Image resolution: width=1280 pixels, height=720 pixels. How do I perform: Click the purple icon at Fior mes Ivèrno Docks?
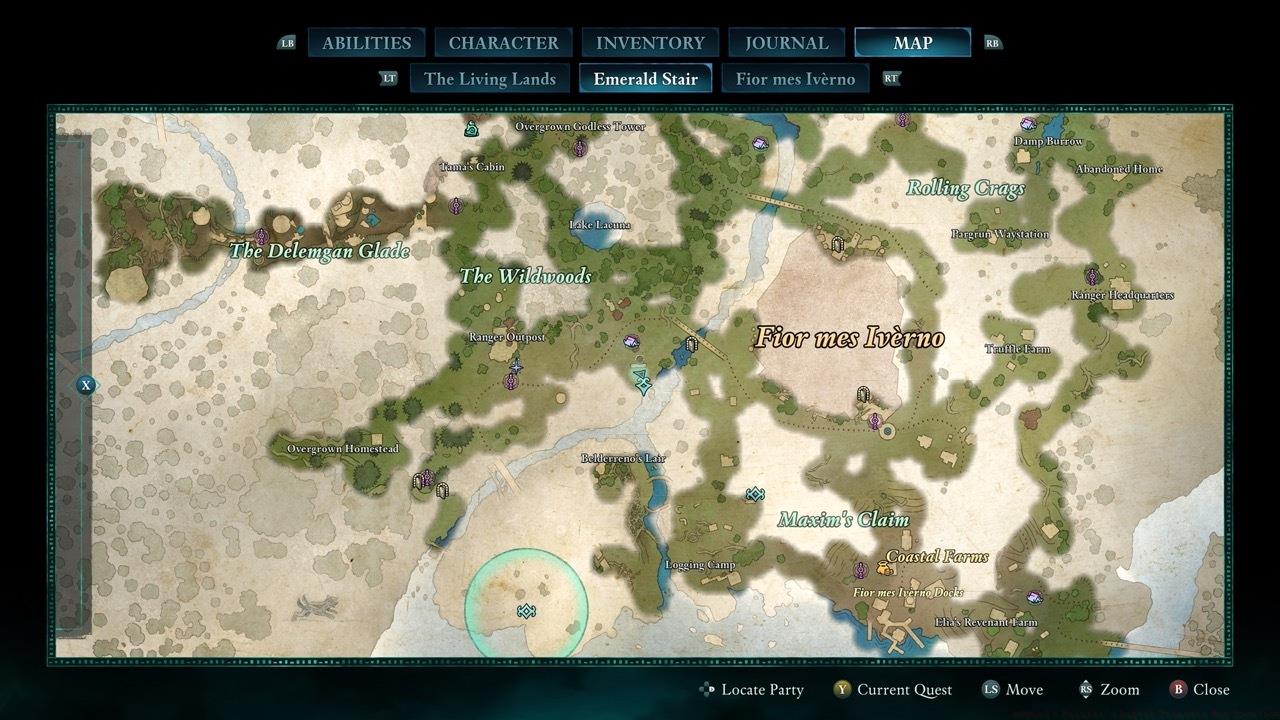click(x=860, y=570)
